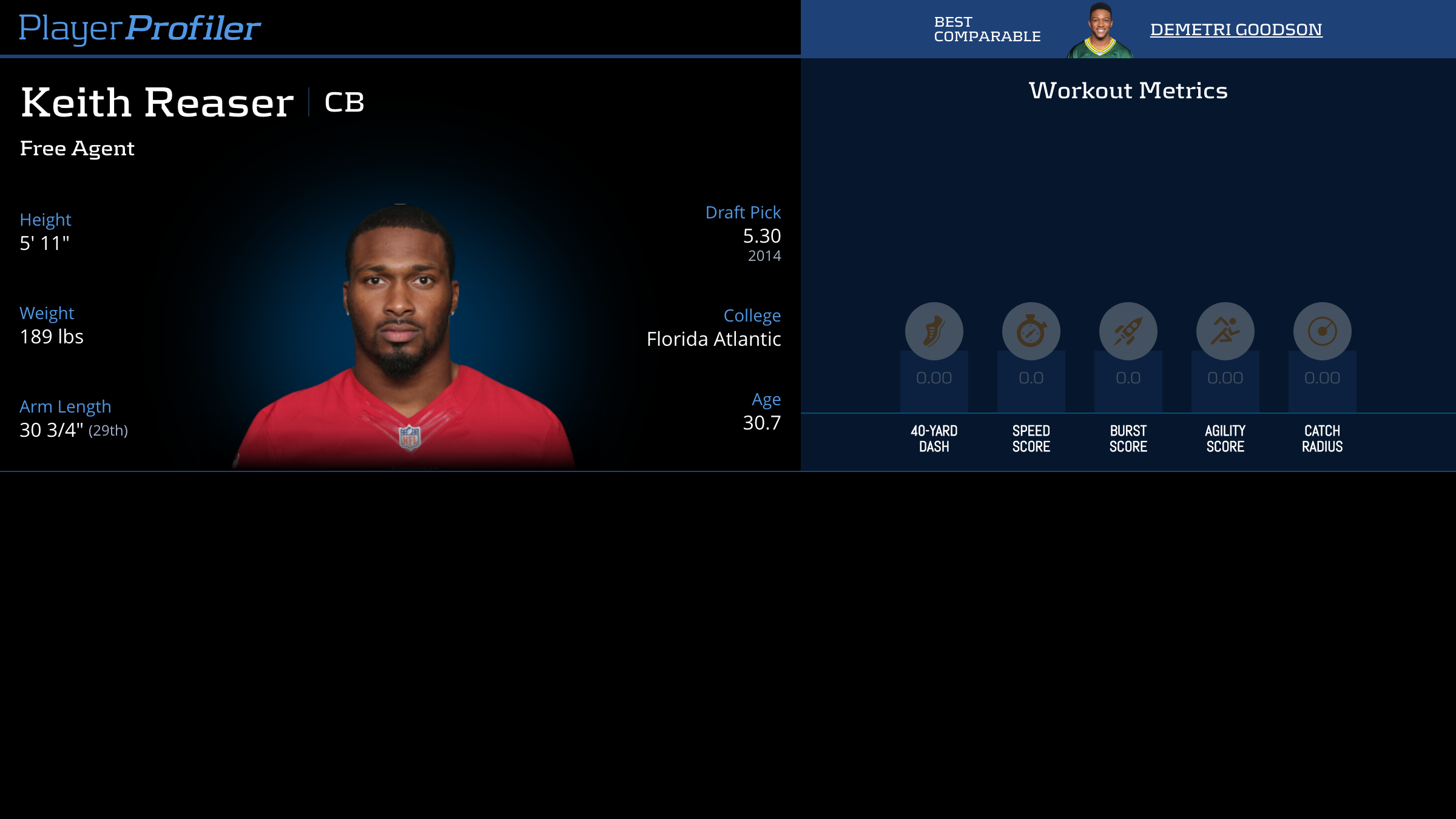Select the Agility Score runner icon
Screen dimensions: 1456x819
(1225, 331)
